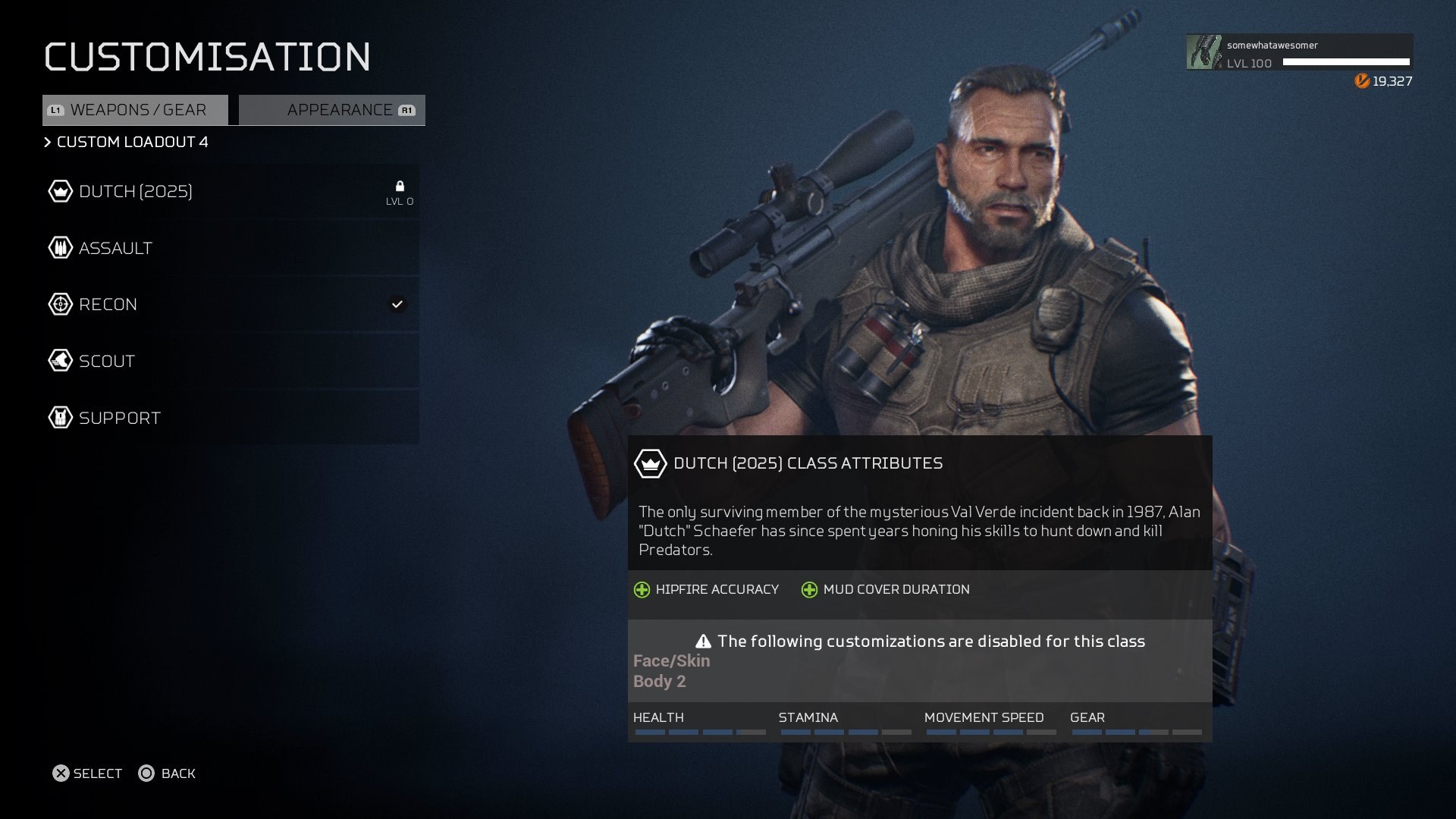Expand the Custom Loadout 4 header
Viewport: 1456px width, 819px height.
(127, 142)
